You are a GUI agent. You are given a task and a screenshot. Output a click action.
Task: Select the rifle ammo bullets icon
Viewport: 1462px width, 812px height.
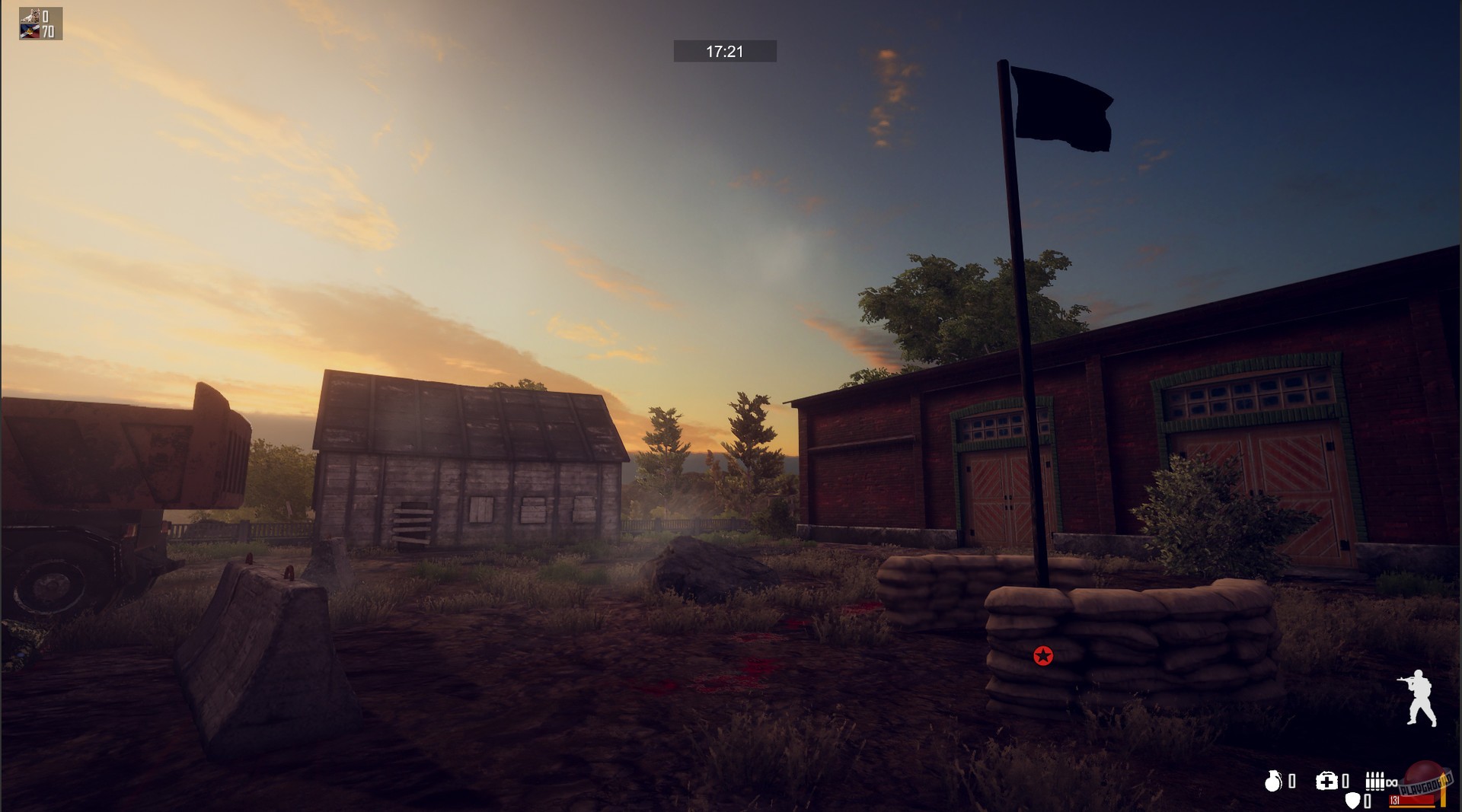click(1375, 781)
